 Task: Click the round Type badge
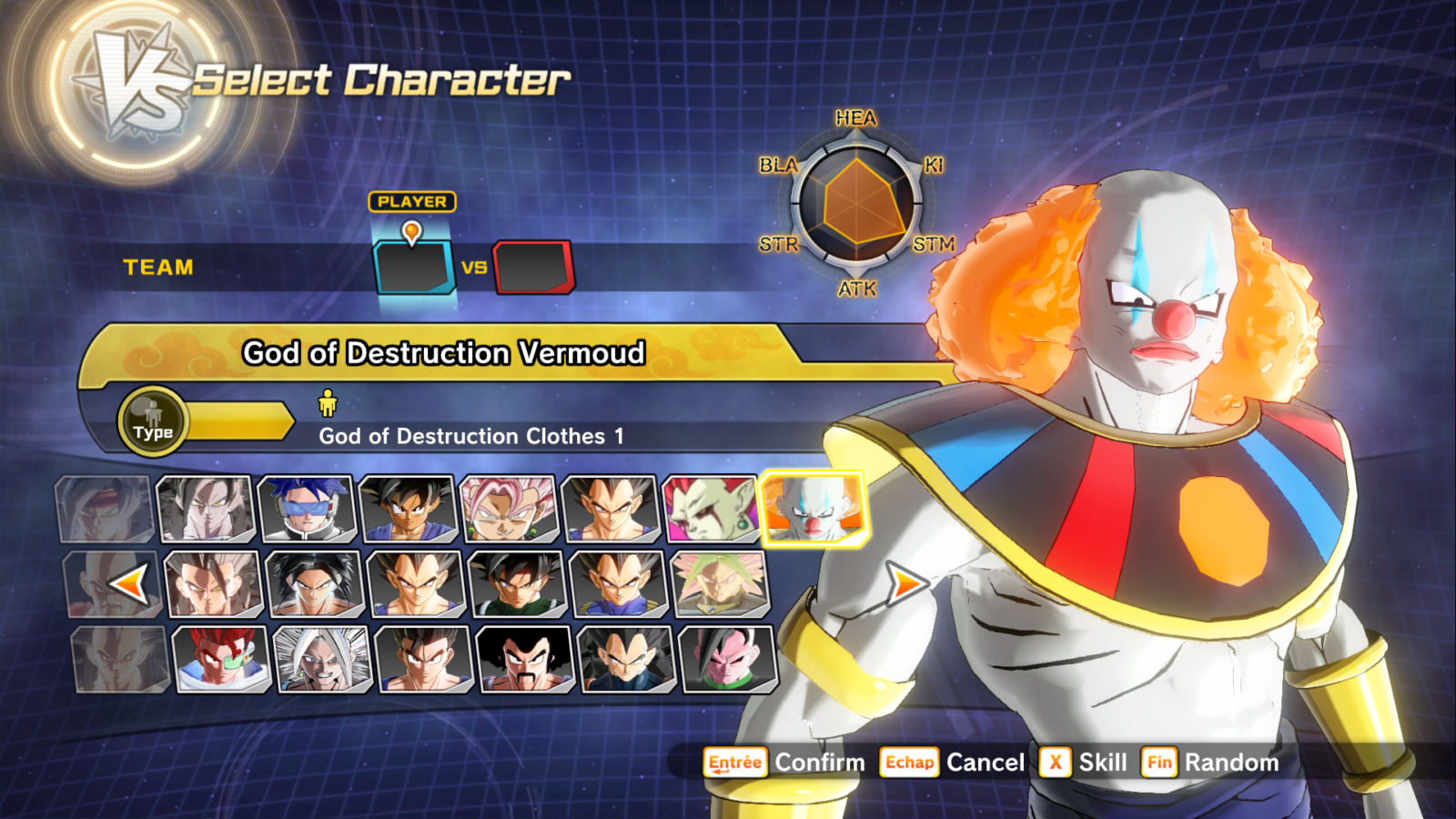click(153, 422)
